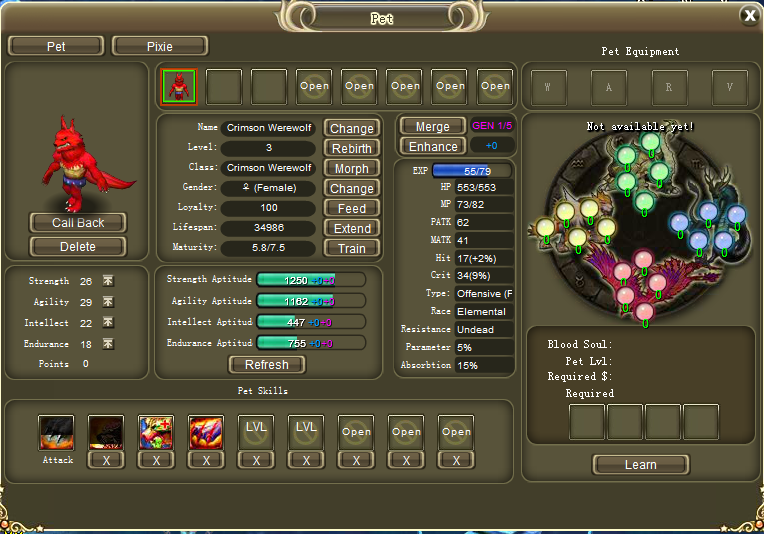Refresh the pet aptitudes

click(x=266, y=364)
